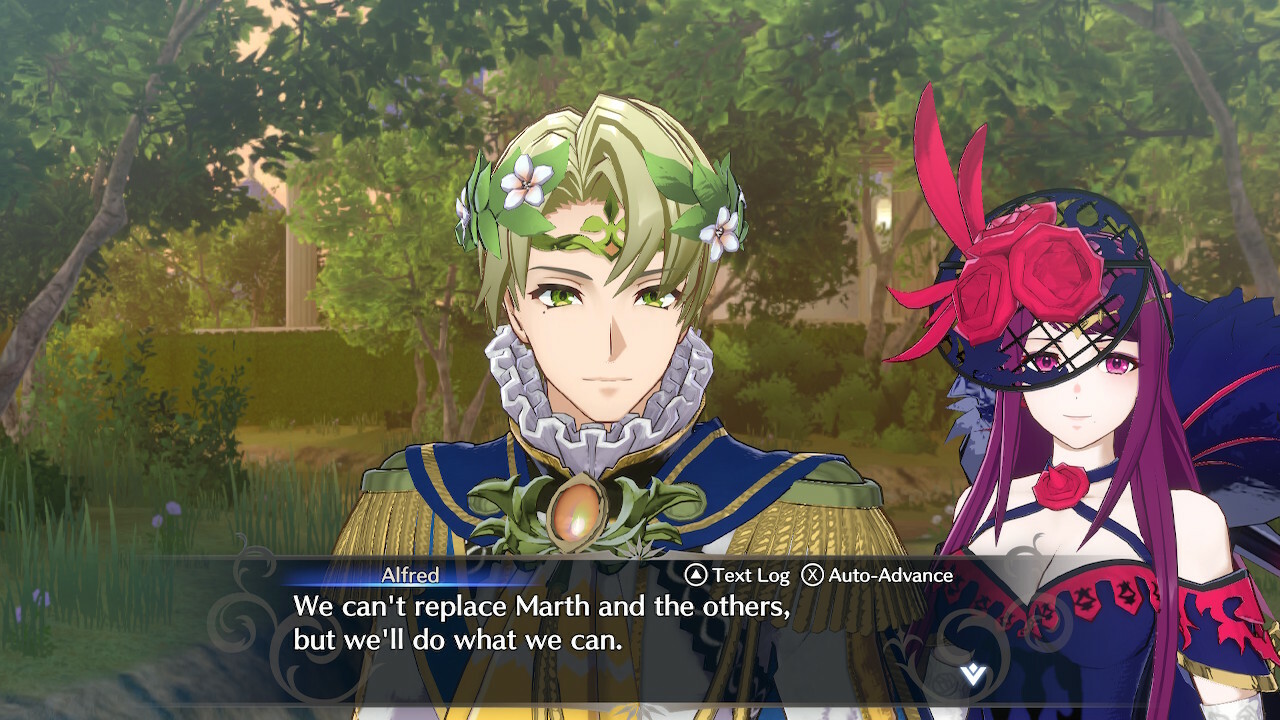Screen dimensions: 1280x720
Task: Toggle Auto-Advance for the dialogue
Action: click(877, 575)
